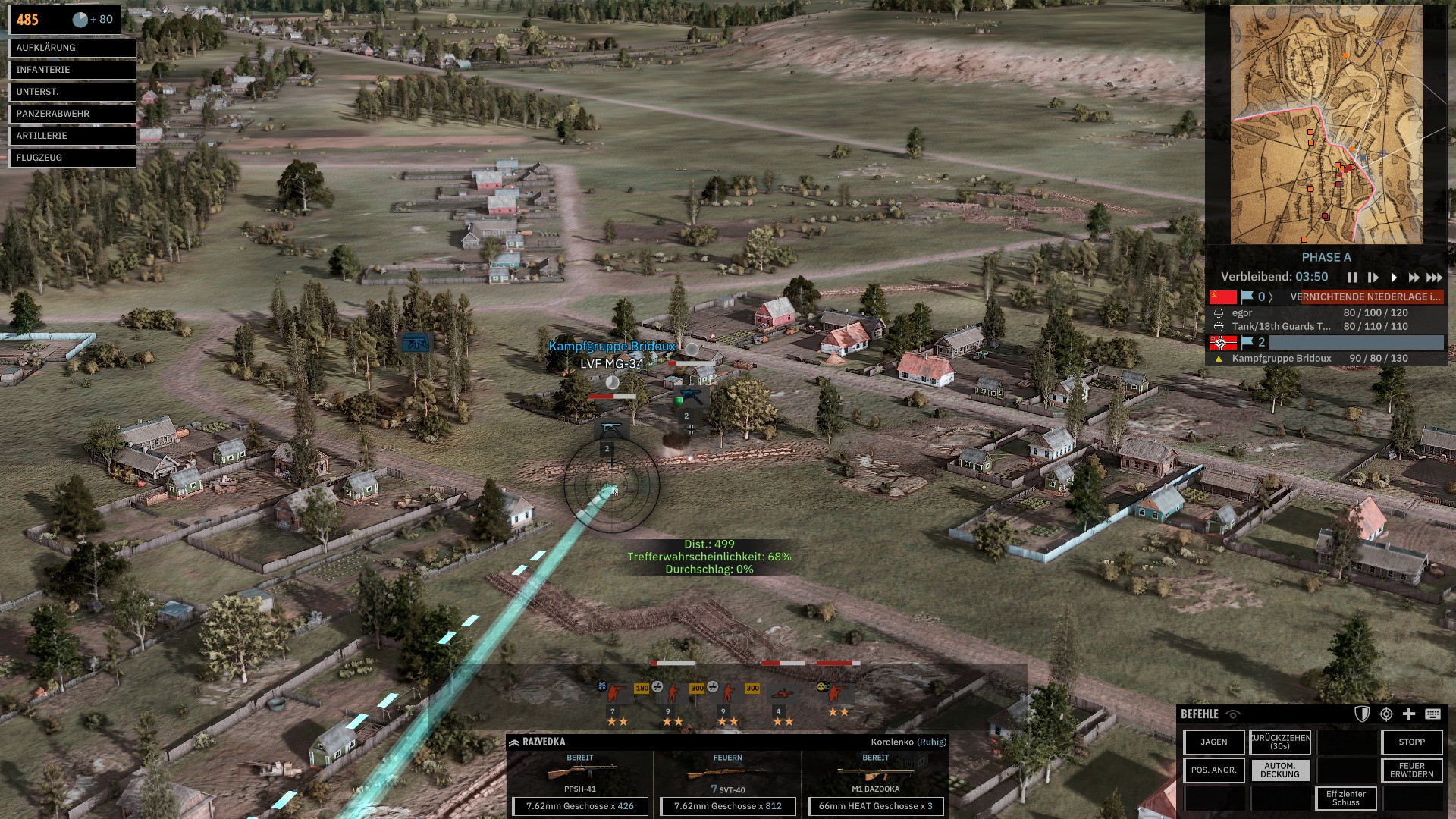This screenshot has height=819, width=1456.
Task: Toggle the PPSH-41 ammo button
Action: click(x=580, y=806)
